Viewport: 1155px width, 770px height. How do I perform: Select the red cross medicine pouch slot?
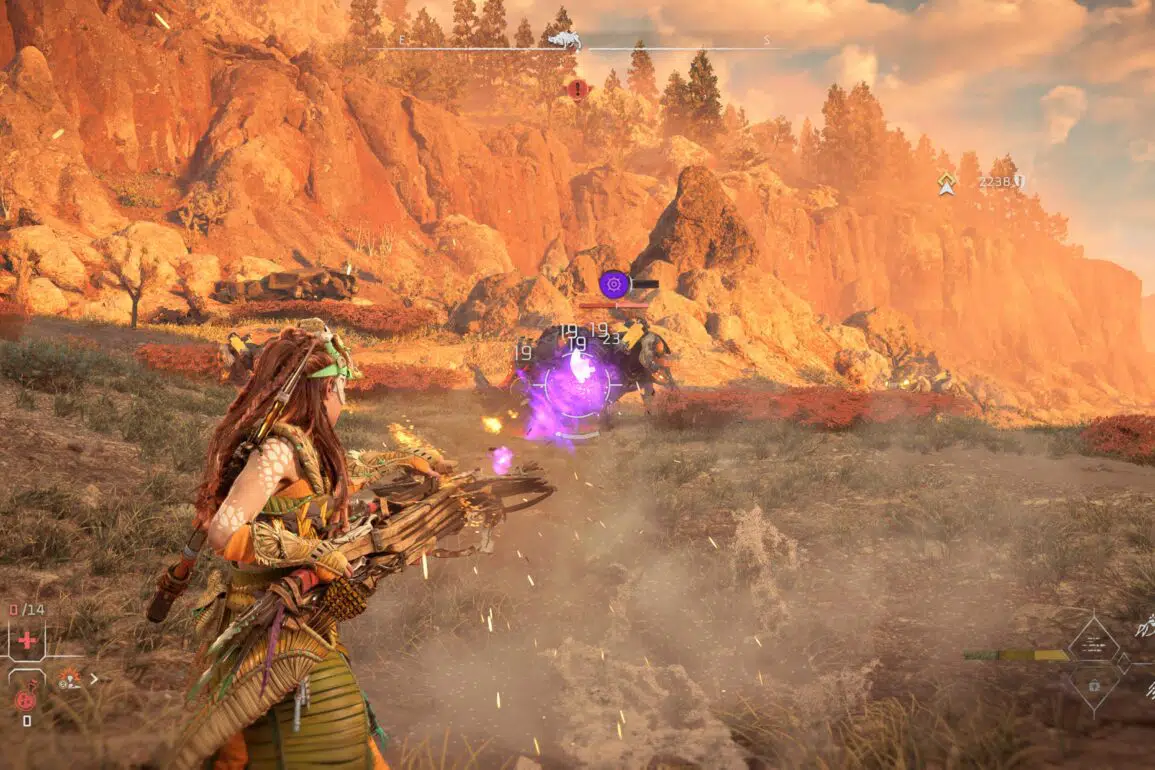pos(27,639)
